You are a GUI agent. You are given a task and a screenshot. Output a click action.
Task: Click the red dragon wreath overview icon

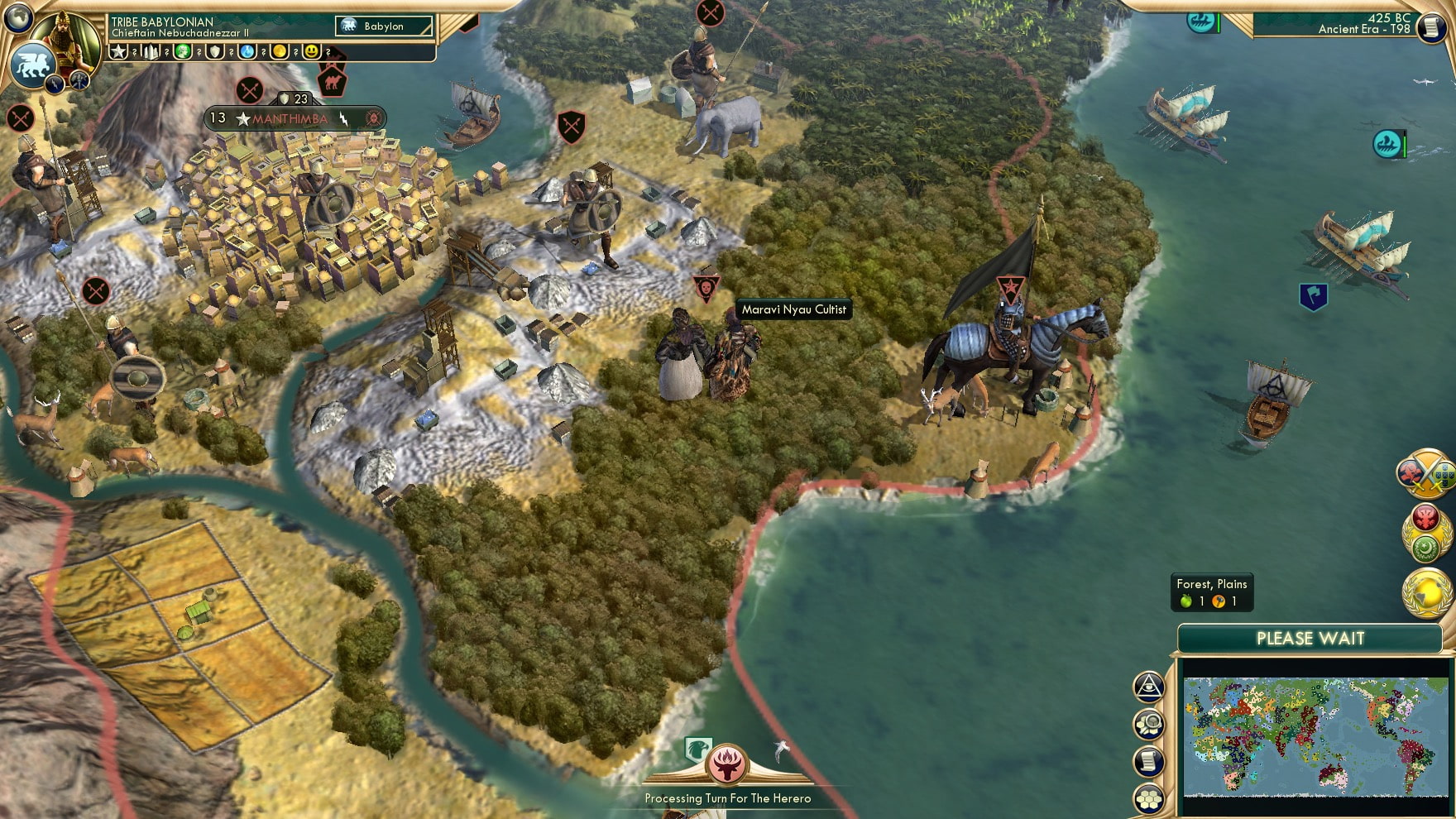1425,515
